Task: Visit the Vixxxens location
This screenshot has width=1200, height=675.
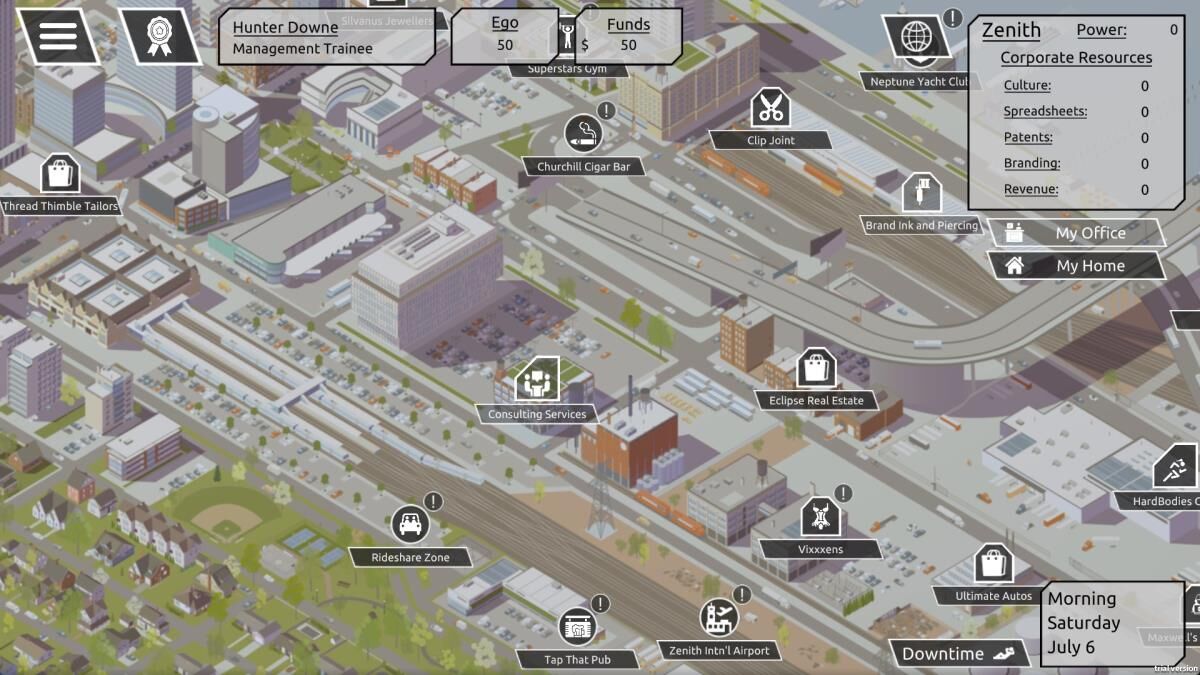Action: [820, 516]
